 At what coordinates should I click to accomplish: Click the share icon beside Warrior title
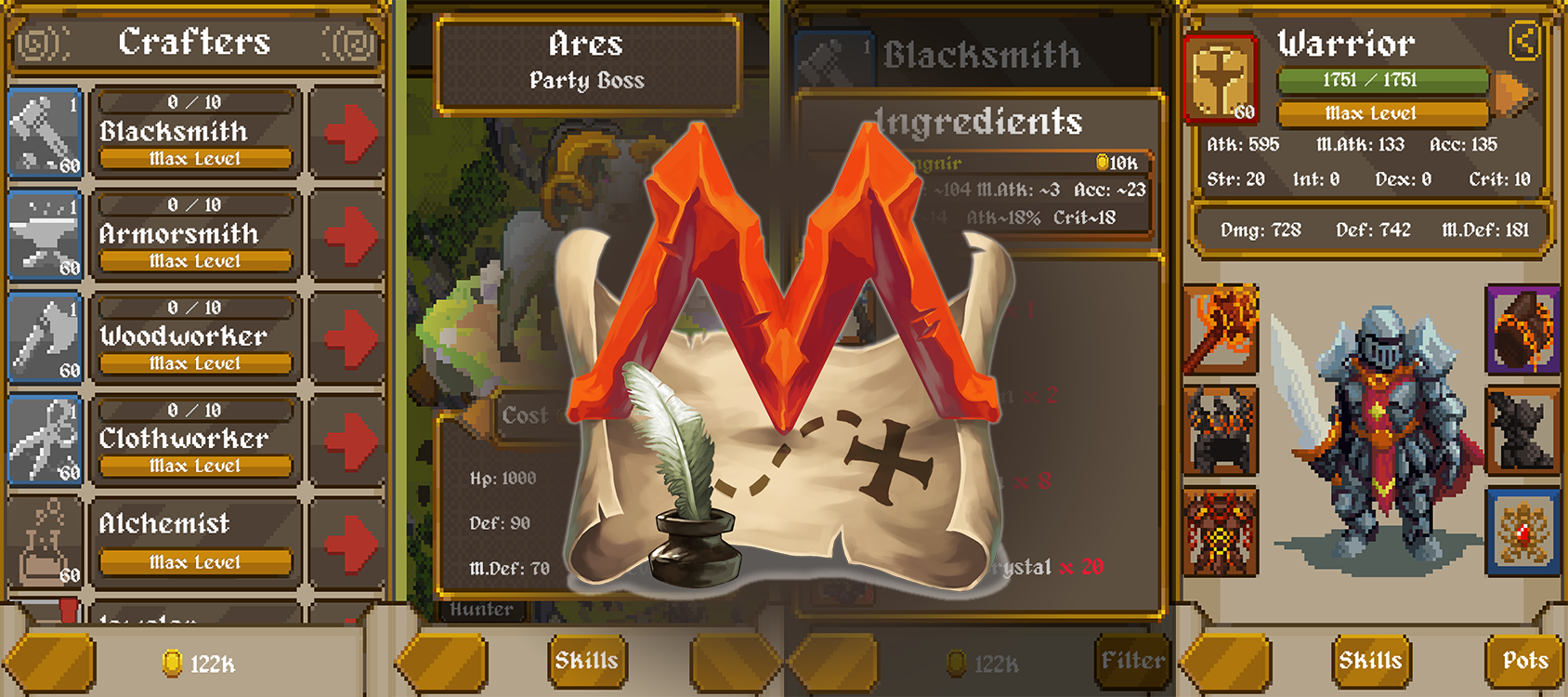[x=1524, y=41]
